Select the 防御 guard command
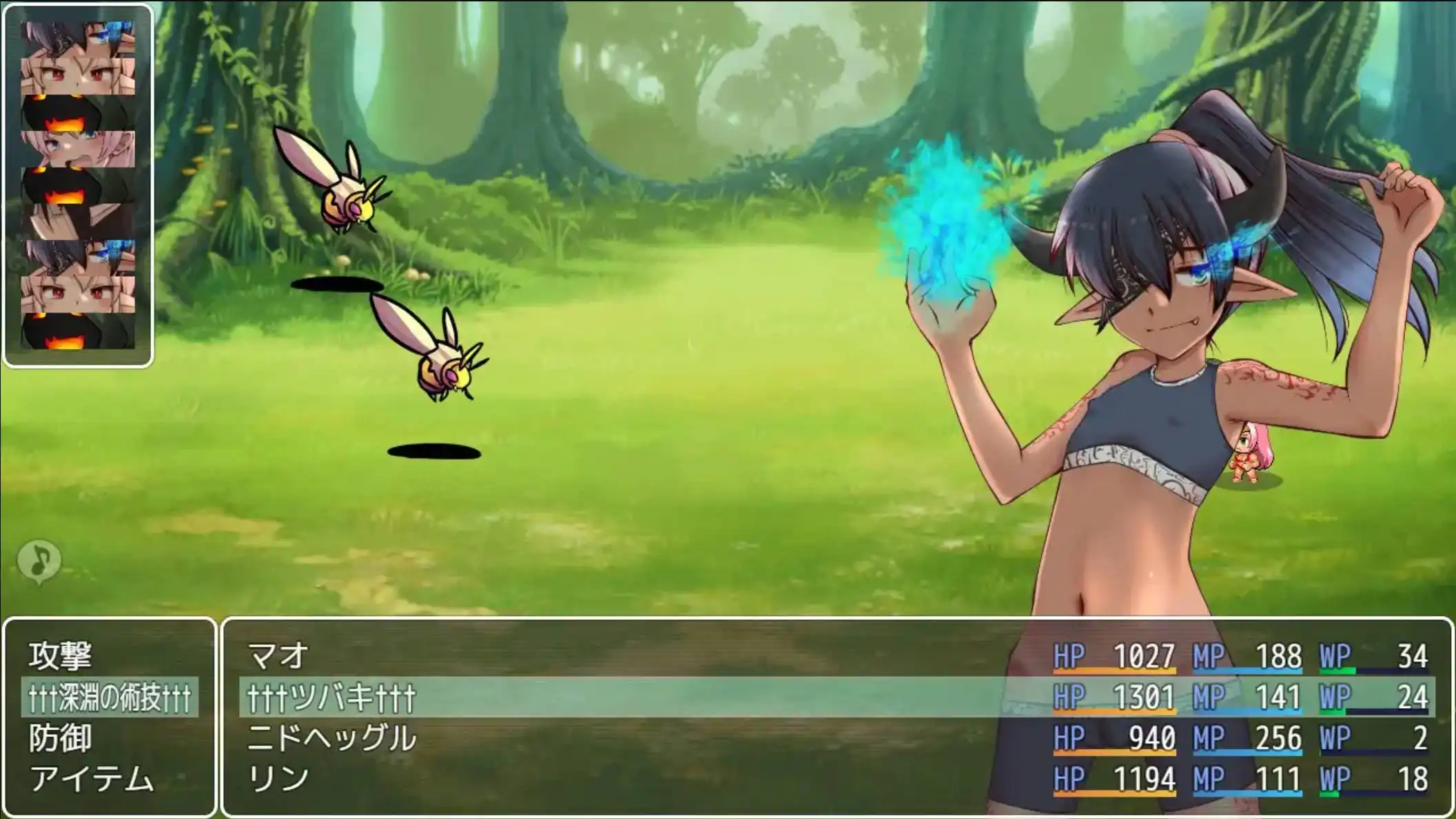 point(61,738)
